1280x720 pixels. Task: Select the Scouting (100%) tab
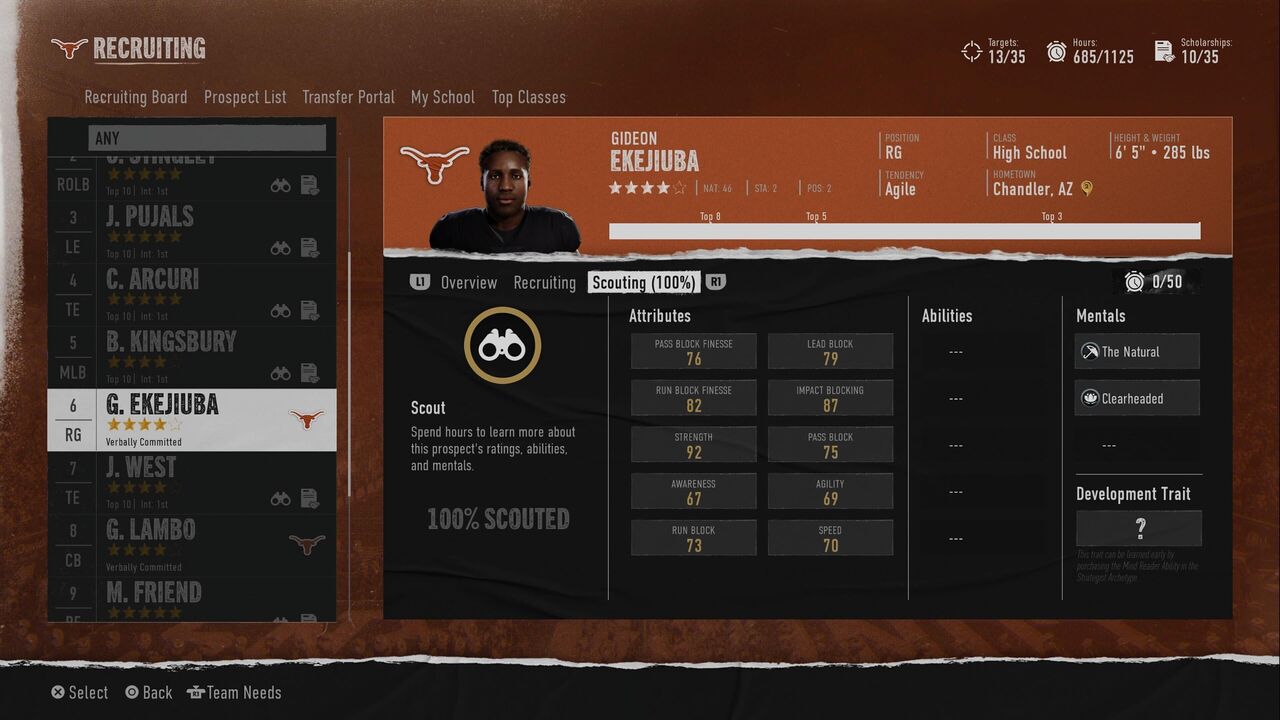click(x=643, y=283)
